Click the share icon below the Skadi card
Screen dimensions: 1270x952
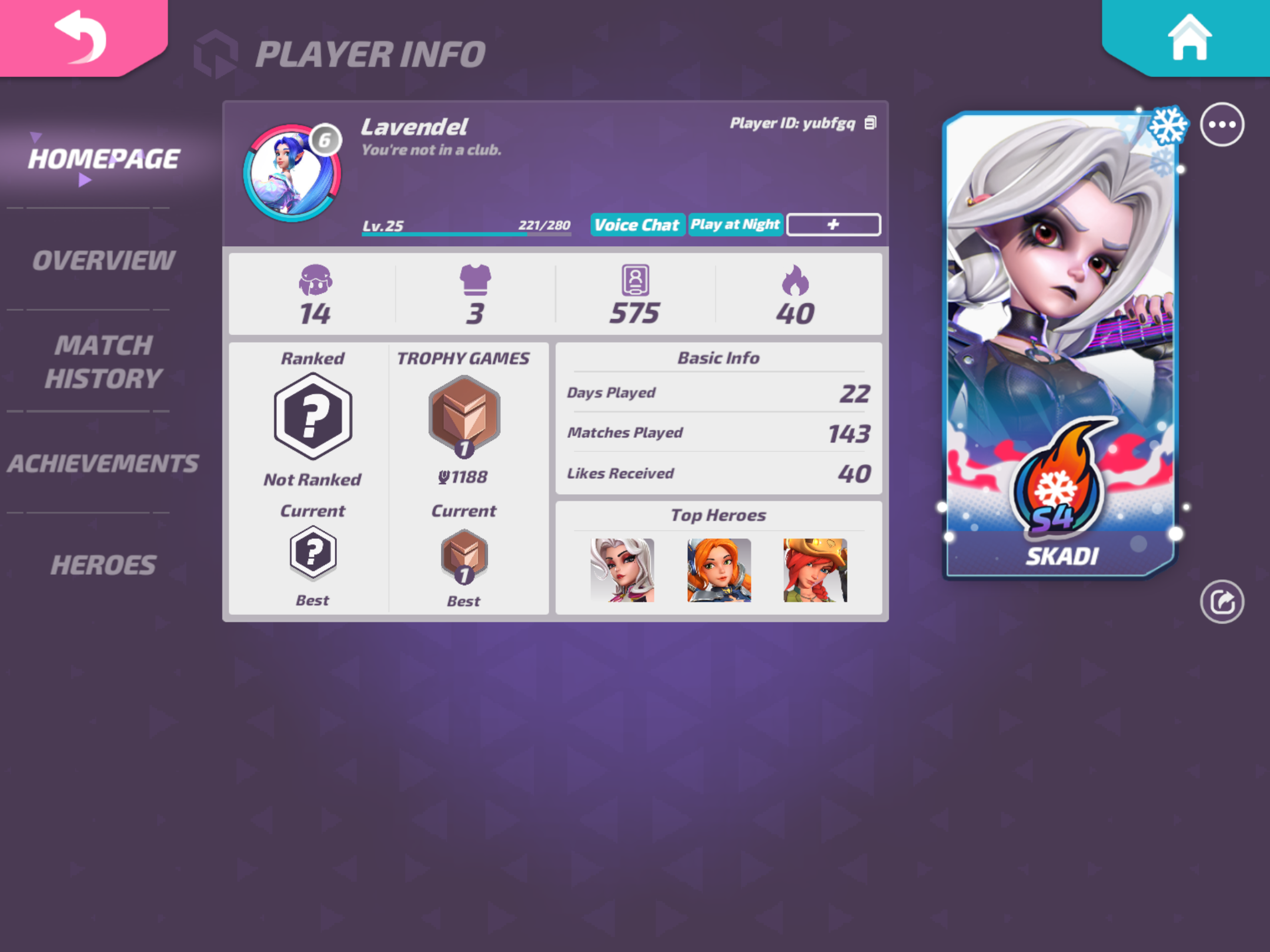pyautogui.click(x=1221, y=603)
